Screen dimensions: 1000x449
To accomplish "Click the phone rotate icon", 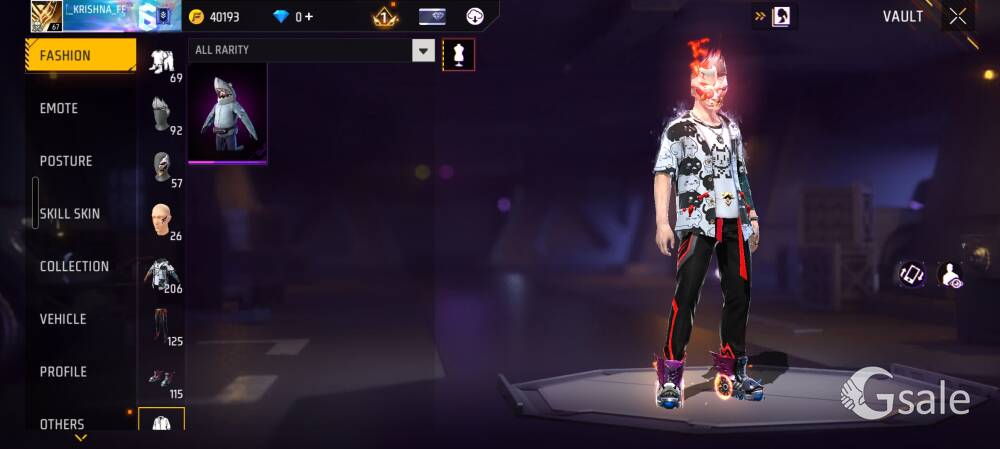I will tap(911, 274).
